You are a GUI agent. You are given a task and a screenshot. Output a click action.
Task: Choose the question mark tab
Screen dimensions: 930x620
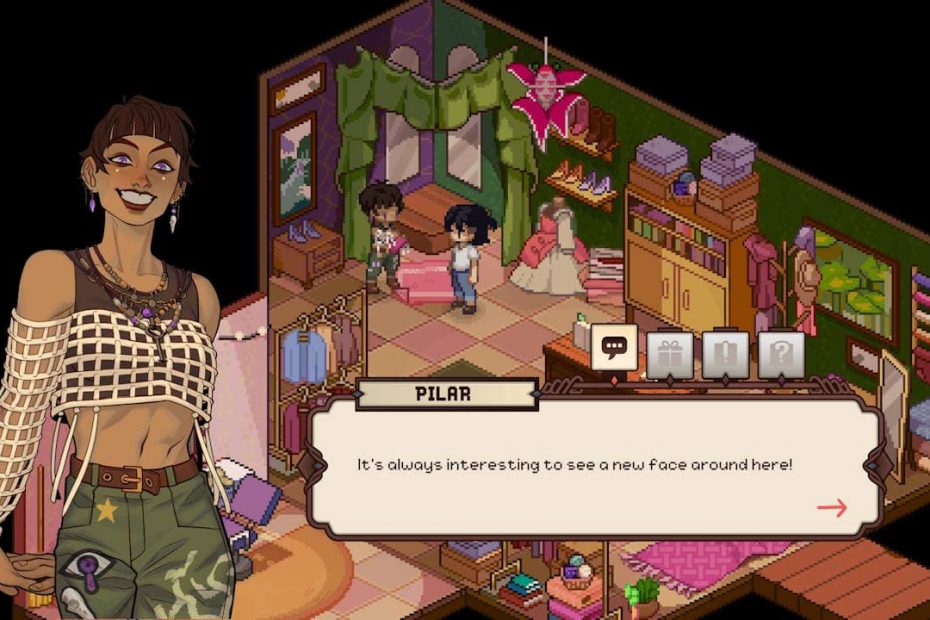point(781,355)
